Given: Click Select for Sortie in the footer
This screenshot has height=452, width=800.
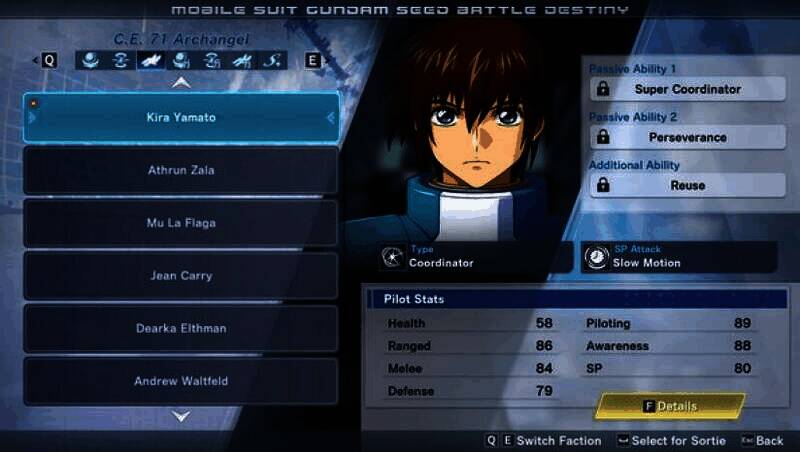Looking at the screenshot, I should (x=670, y=441).
